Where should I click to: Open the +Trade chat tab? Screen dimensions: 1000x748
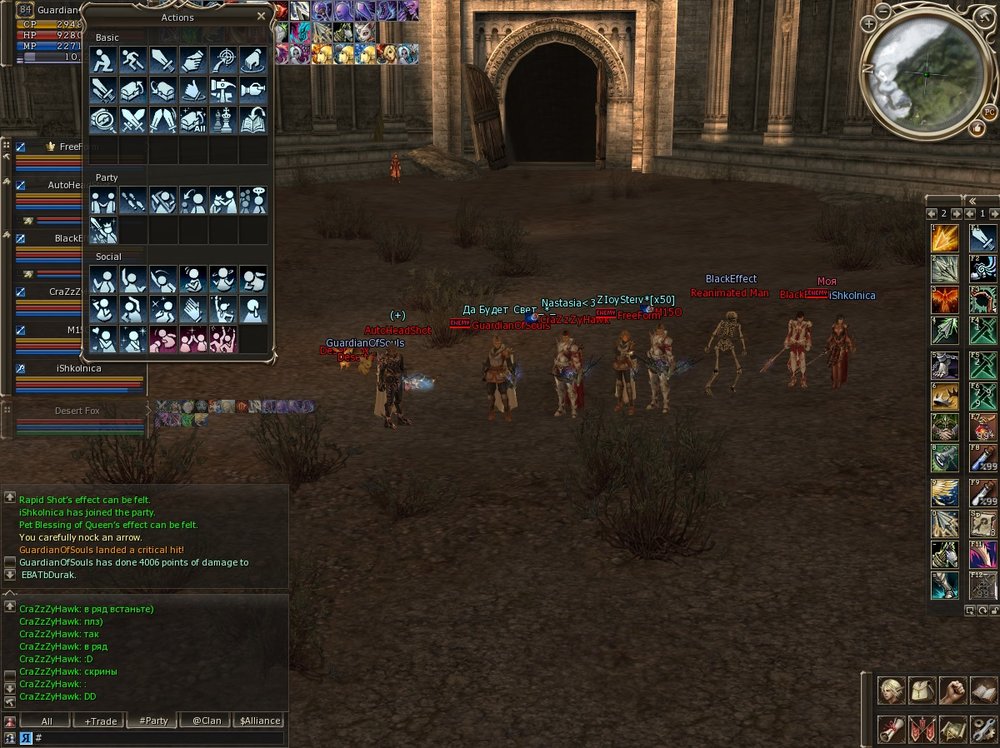point(101,720)
